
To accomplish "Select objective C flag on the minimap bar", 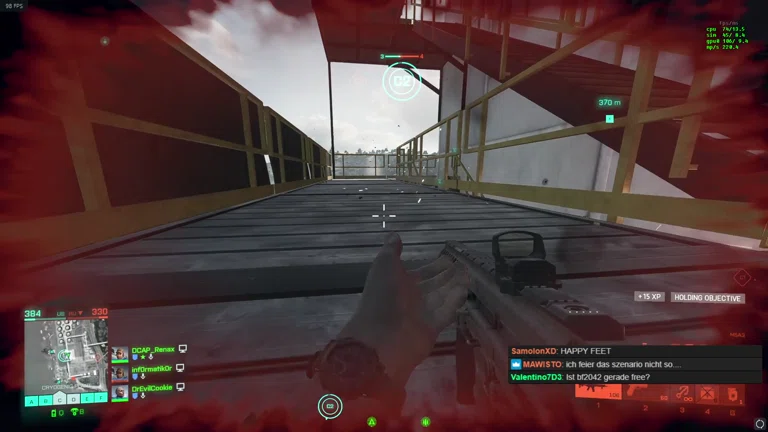I will 59,399.
